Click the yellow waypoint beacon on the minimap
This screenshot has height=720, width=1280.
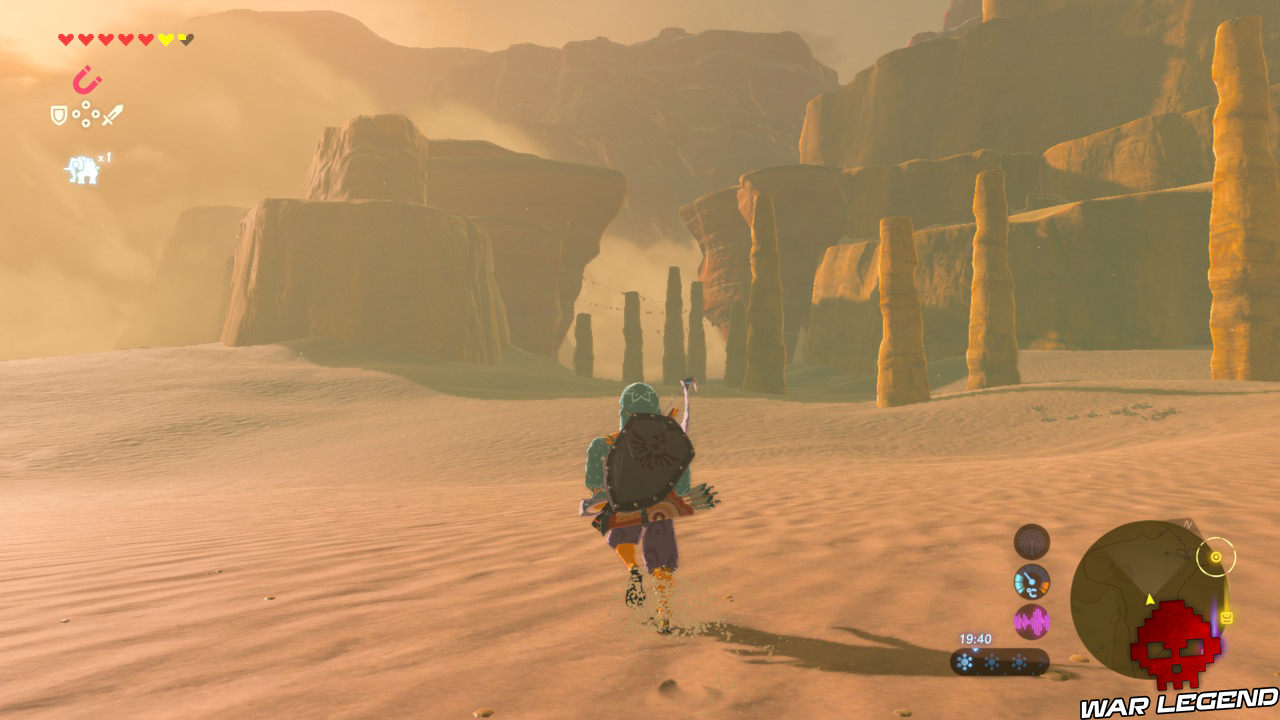(x=1149, y=598)
